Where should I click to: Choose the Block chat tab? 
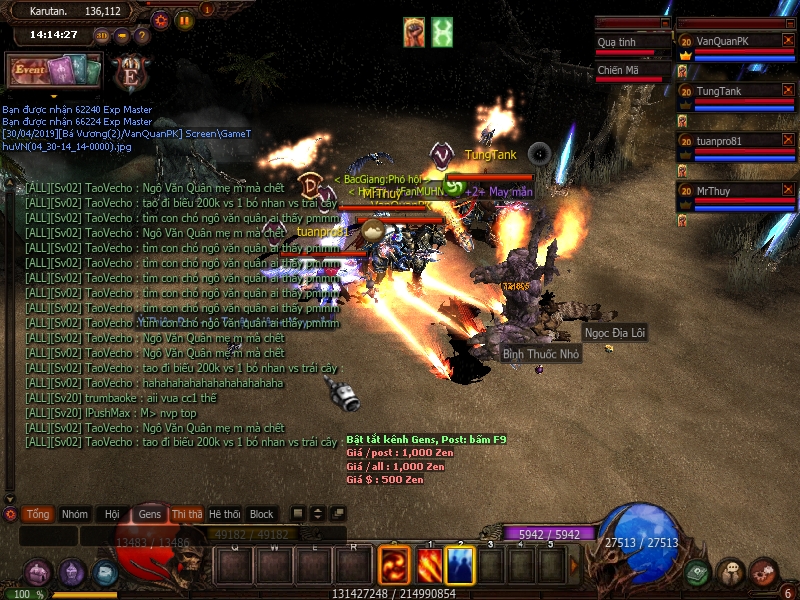262,514
